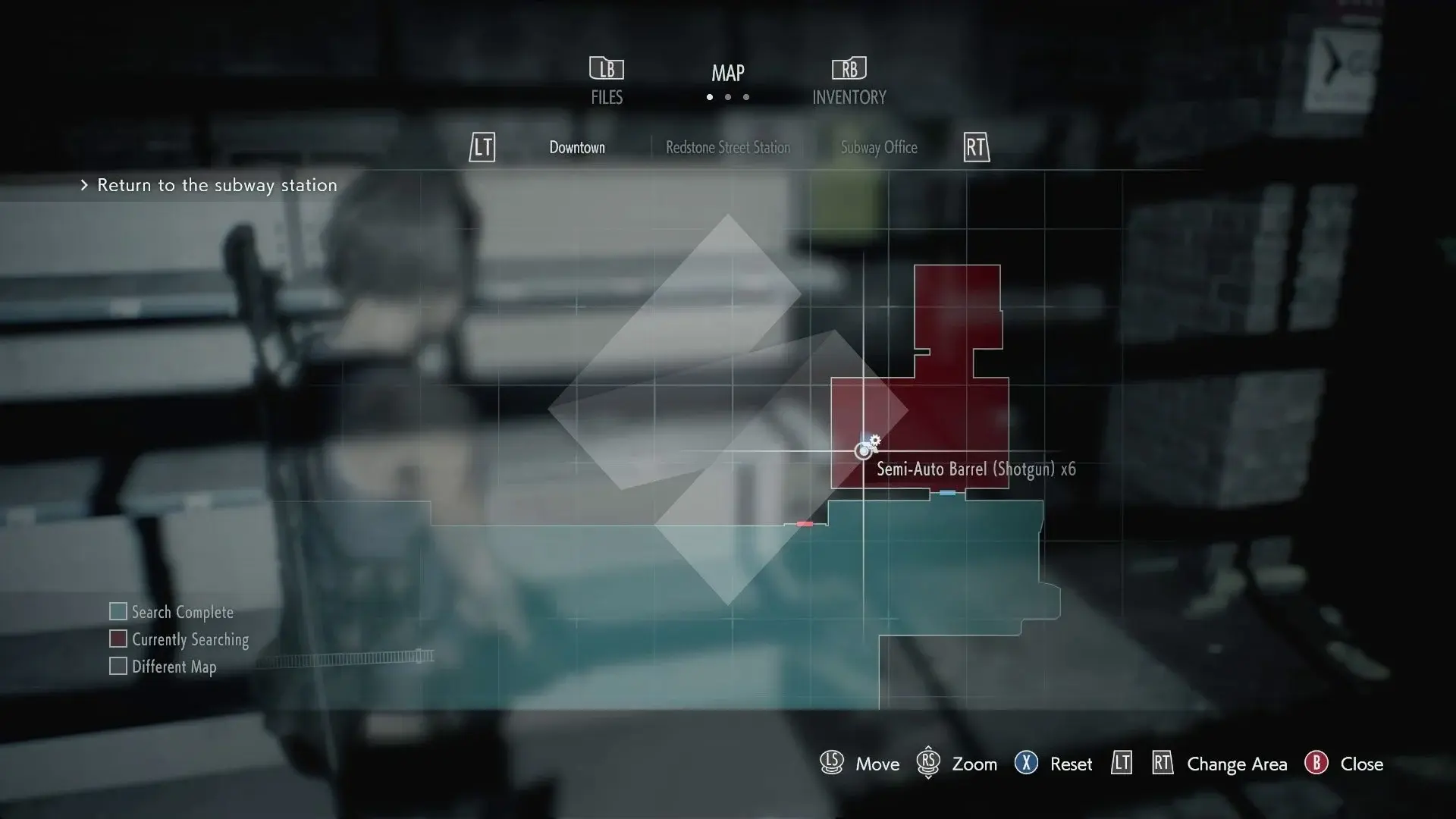Open the Inventory tab
This screenshot has width=1456, height=819.
pos(849,81)
